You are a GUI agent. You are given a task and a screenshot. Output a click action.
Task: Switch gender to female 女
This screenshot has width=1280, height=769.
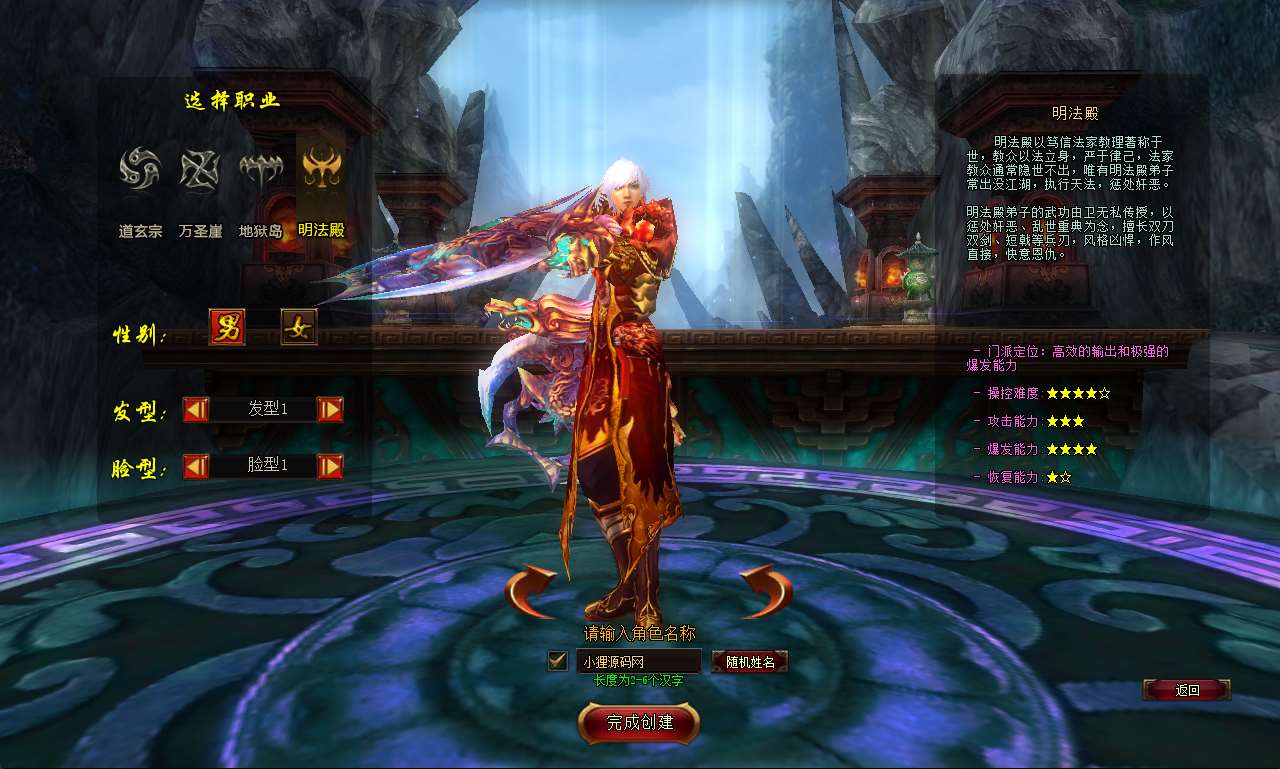coord(299,327)
